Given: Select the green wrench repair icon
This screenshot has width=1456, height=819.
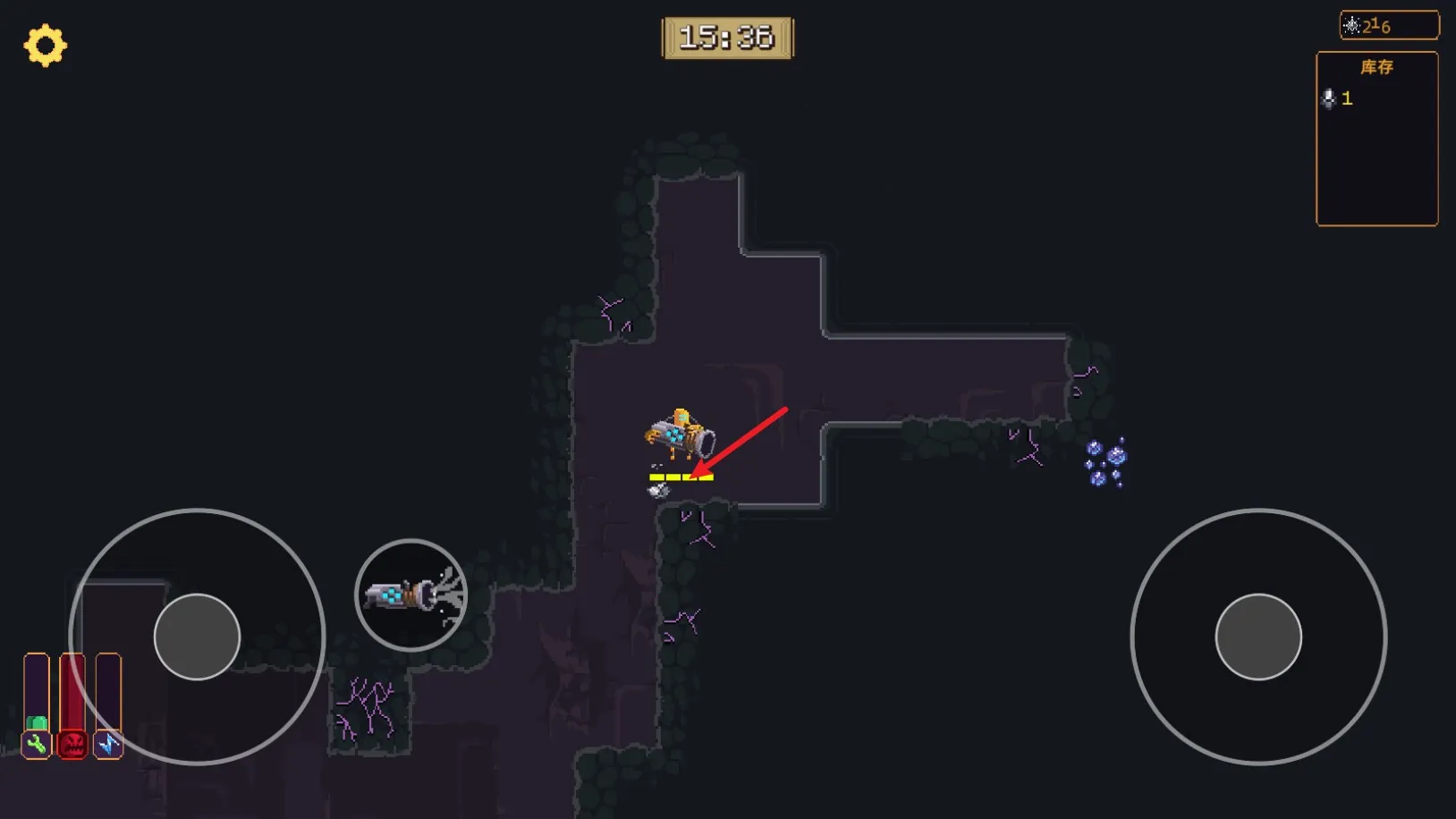Looking at the screenshot, I should pos(37,743).
